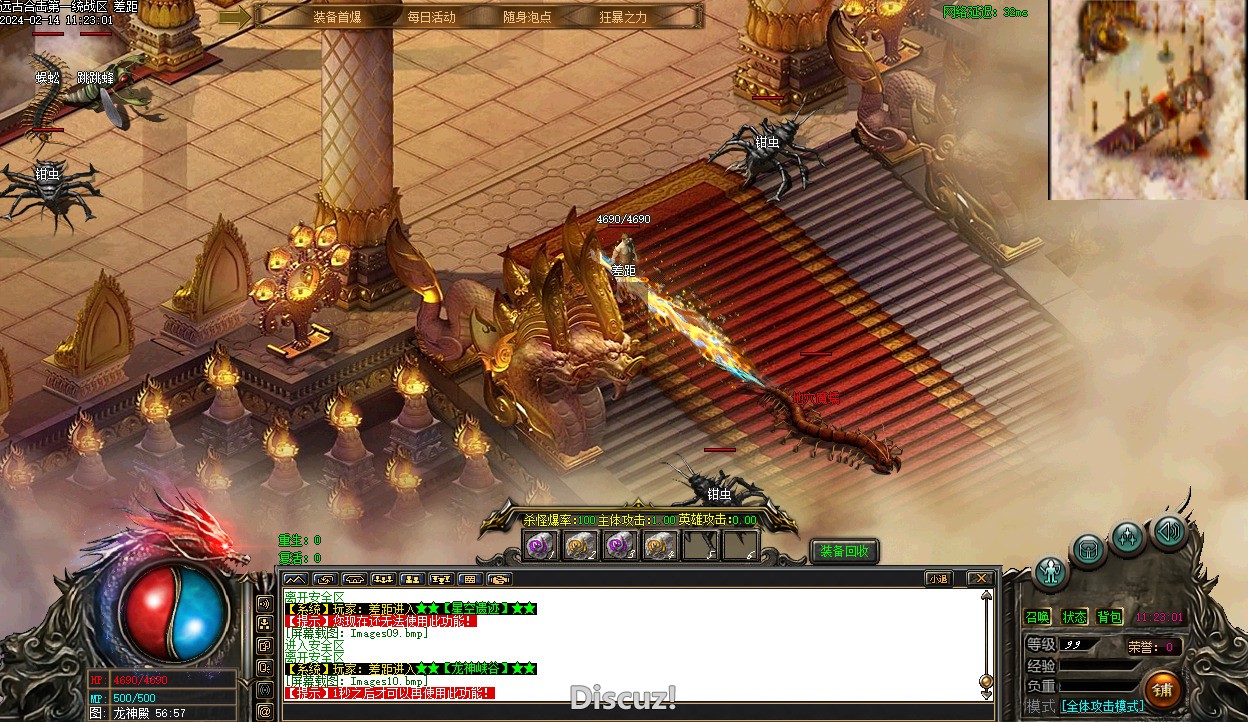This screenshot has height=722, width=1248.
Task: Use the orange scroll in hotbar slot 4
Action: click(661, 546)
